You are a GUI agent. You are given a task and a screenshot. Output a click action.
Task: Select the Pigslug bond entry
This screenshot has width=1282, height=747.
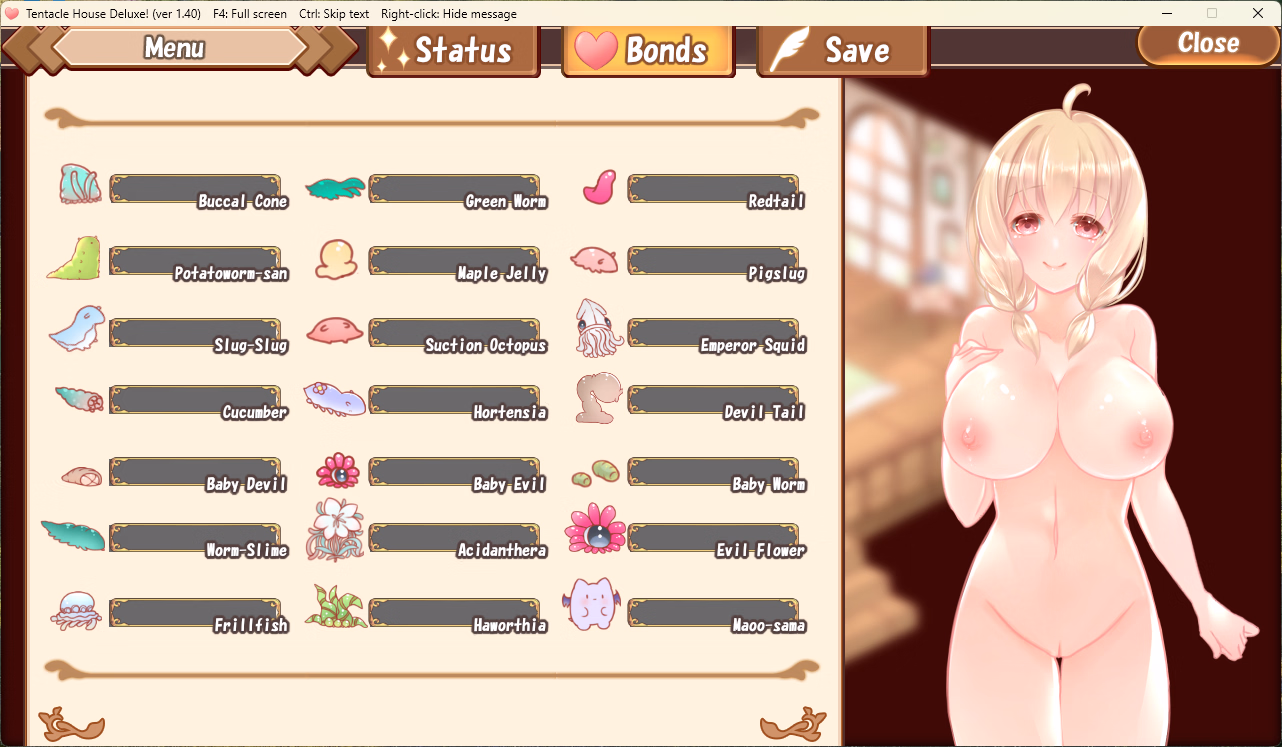coord(716,261)
